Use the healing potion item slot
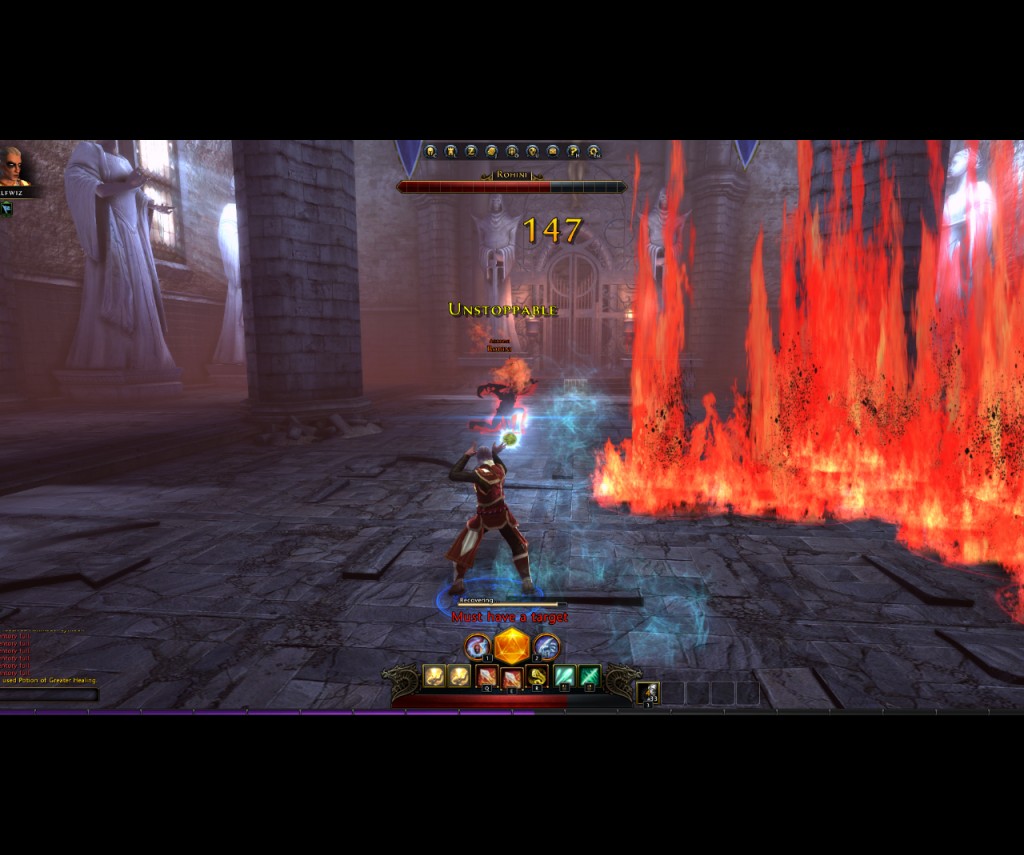Screen dimensions: 1024x855 [648, 692]
